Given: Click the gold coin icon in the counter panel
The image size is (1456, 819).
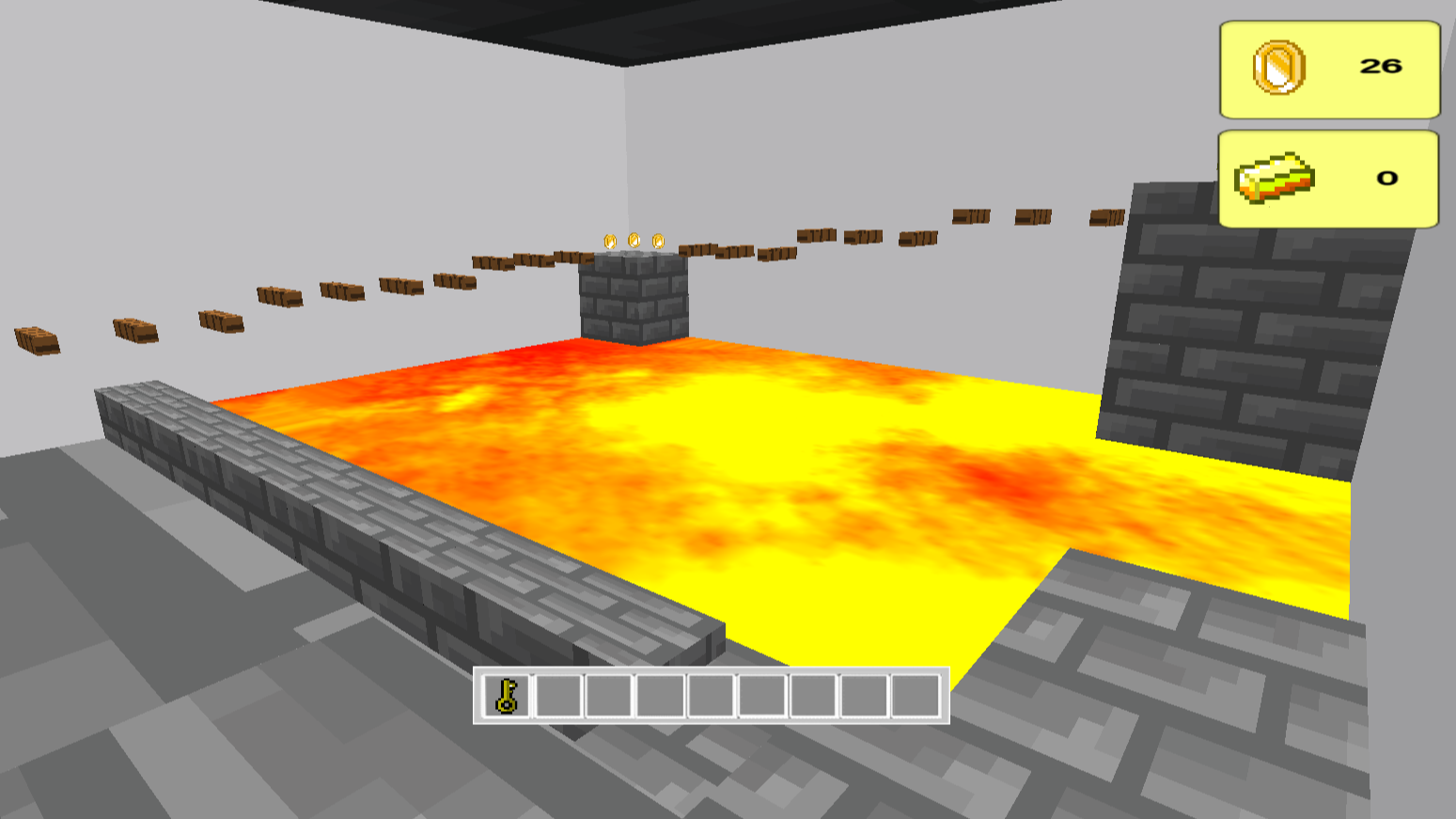Looking at the screenshot, I should (x=1280, y=68).
